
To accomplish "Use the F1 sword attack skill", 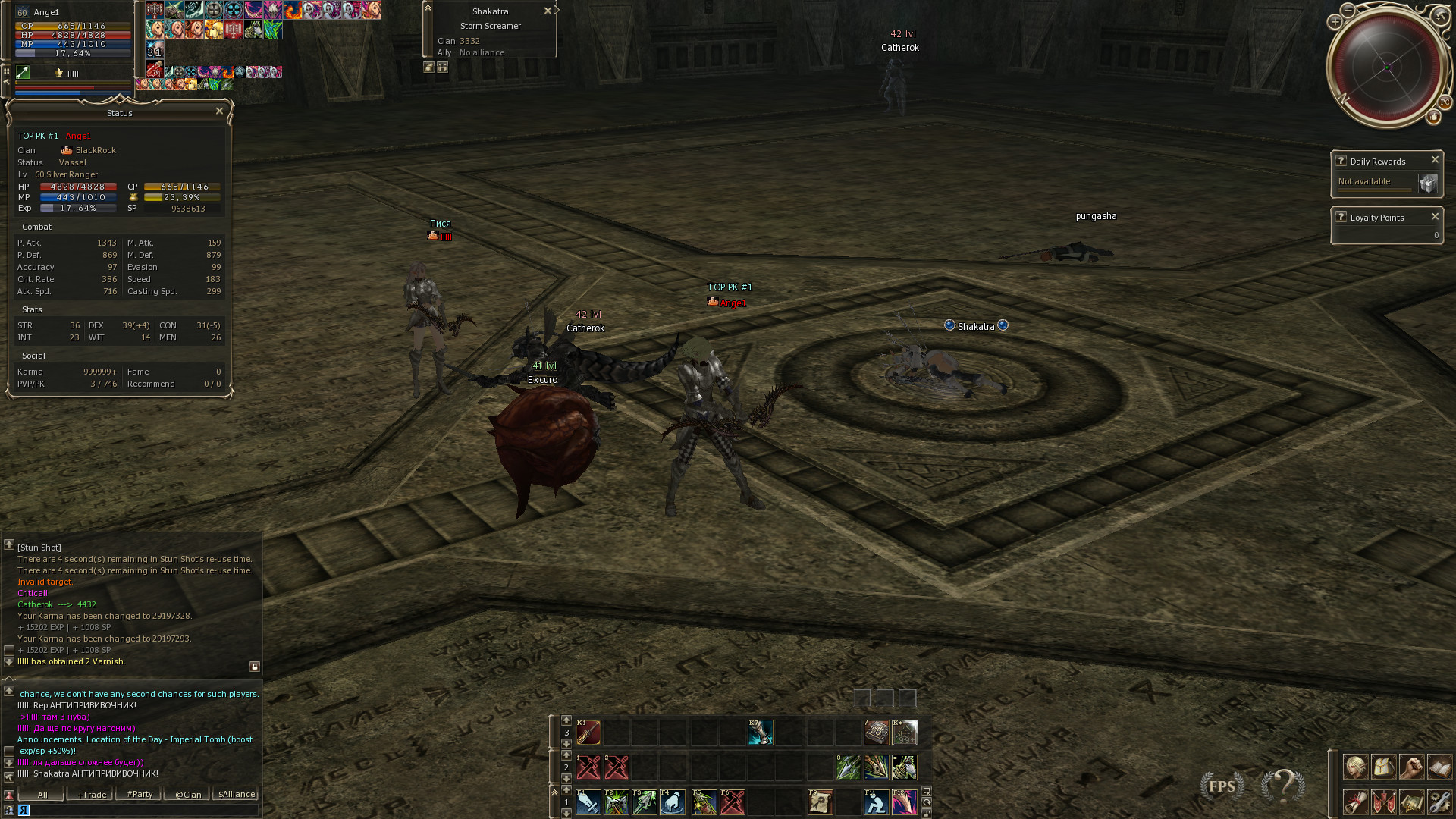I will 588,802.
